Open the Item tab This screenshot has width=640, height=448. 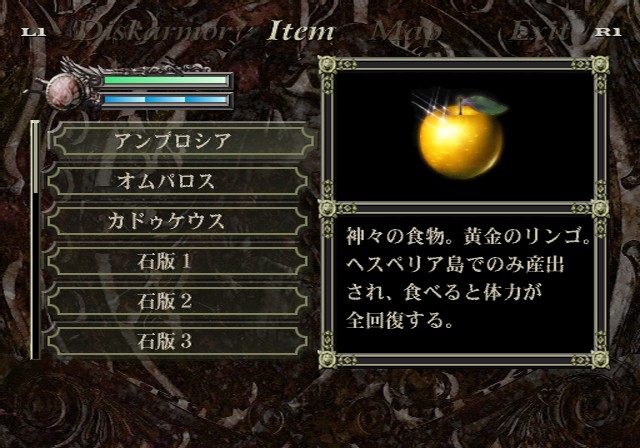coord(300,31)
